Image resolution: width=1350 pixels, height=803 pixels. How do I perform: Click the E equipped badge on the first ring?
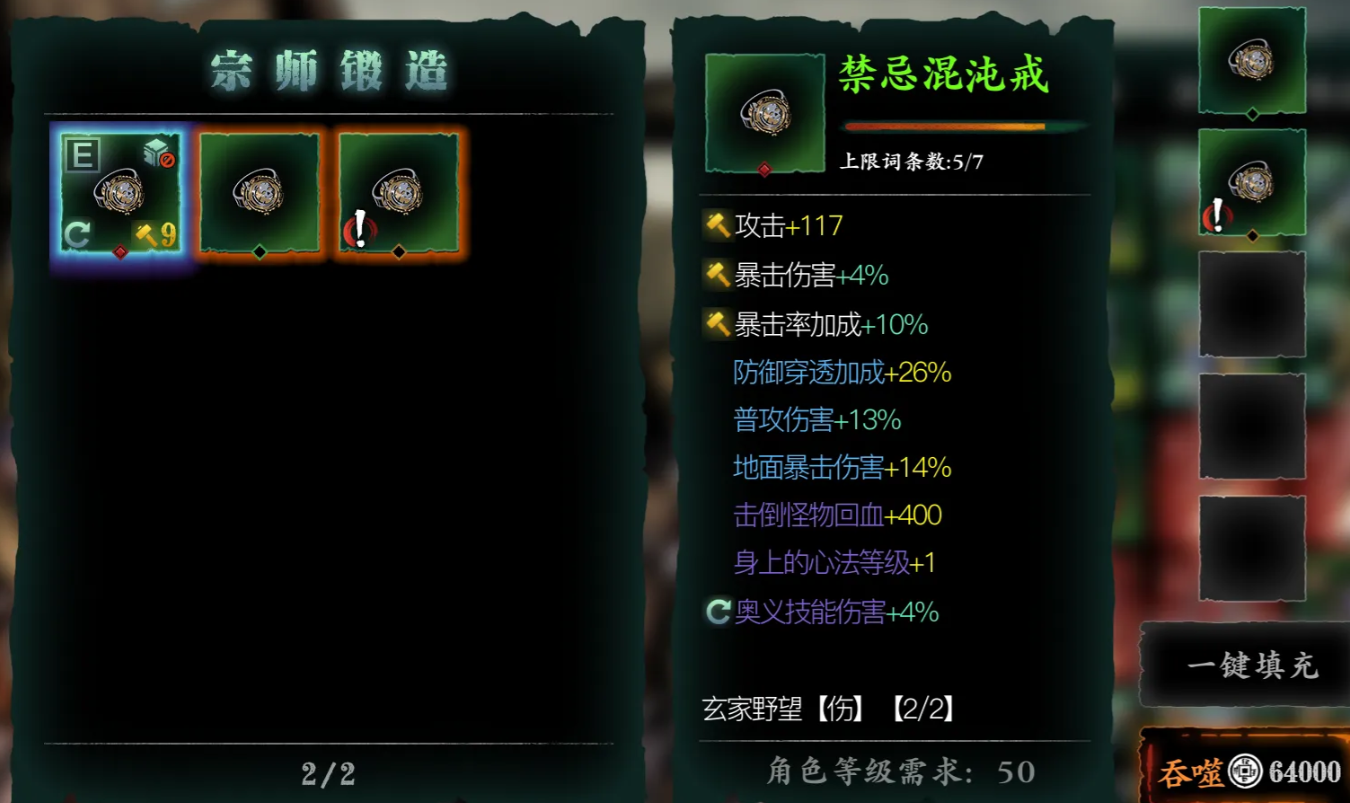(82, 153)
